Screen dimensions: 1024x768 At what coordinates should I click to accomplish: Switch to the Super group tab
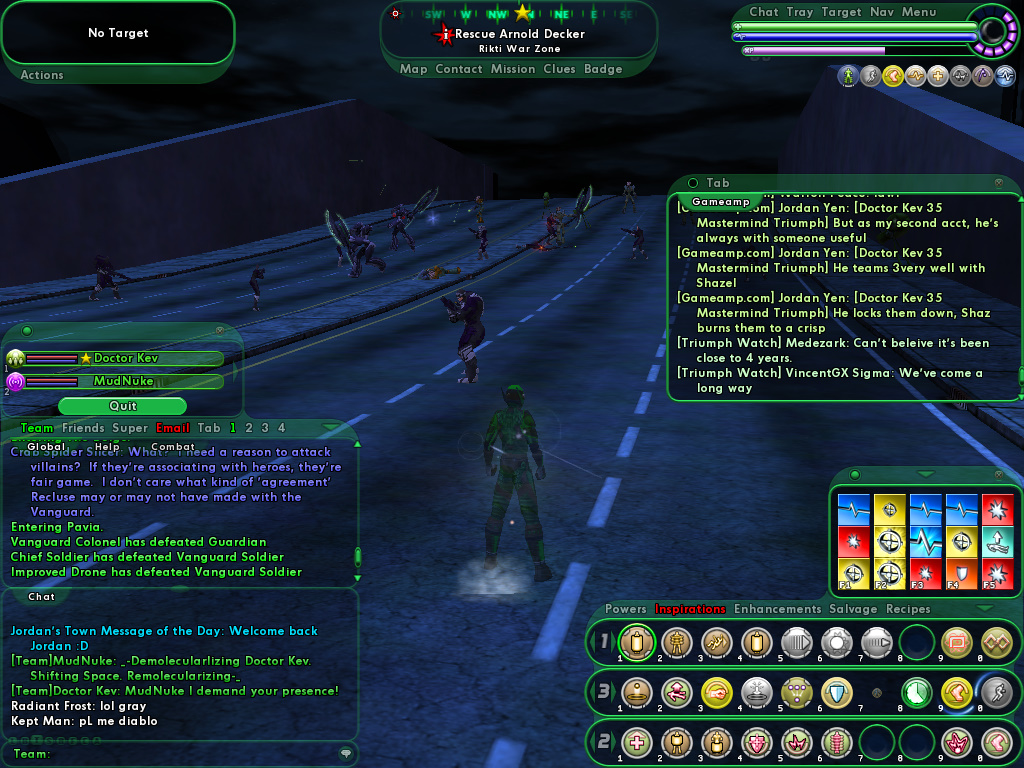click(x=130, y=428)
